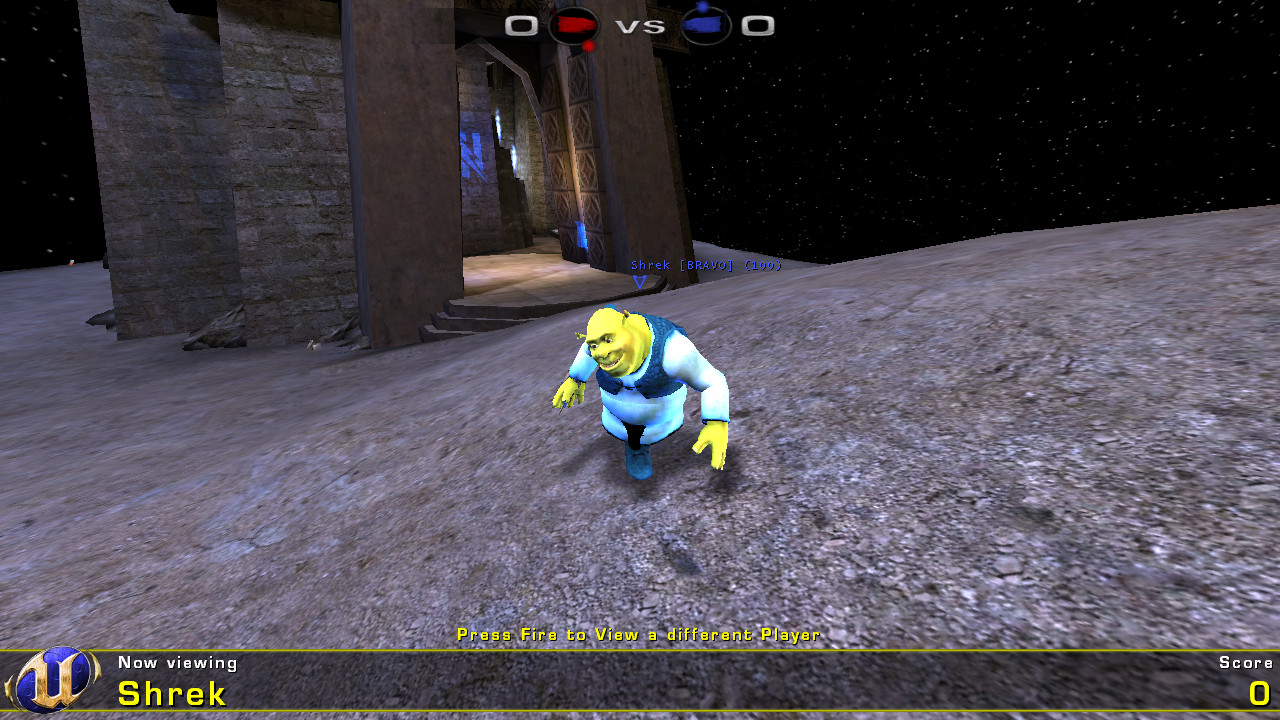This screenshot has width=1280, height=720.
Task: Click the yellow highlight stripe on the bottom bar
Action: (640, 650)
